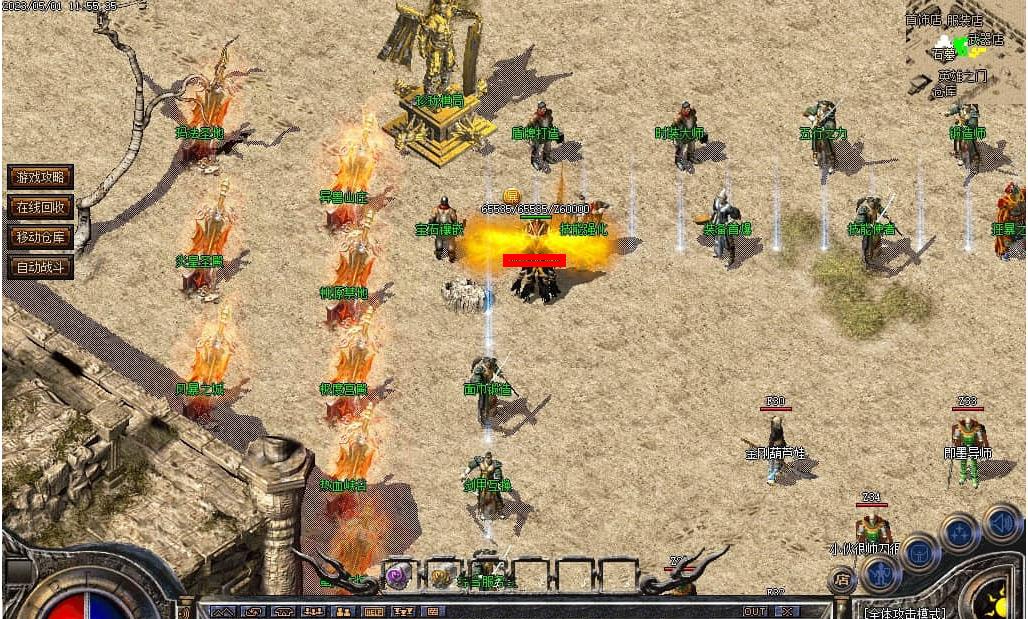Open the sparkling stars skills round button

tap(960, 531)
